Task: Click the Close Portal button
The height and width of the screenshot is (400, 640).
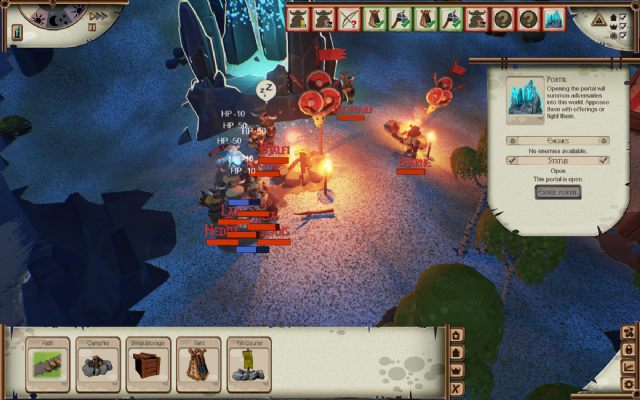Action: click(x=558, y=192)
